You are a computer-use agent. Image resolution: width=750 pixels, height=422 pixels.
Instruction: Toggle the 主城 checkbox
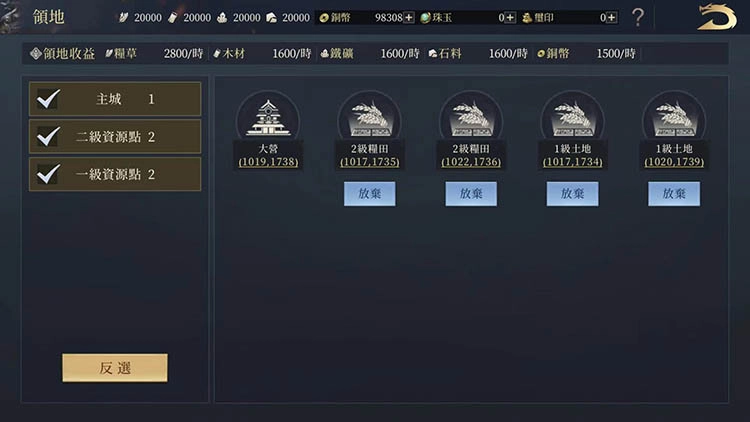tap(48, 99)
